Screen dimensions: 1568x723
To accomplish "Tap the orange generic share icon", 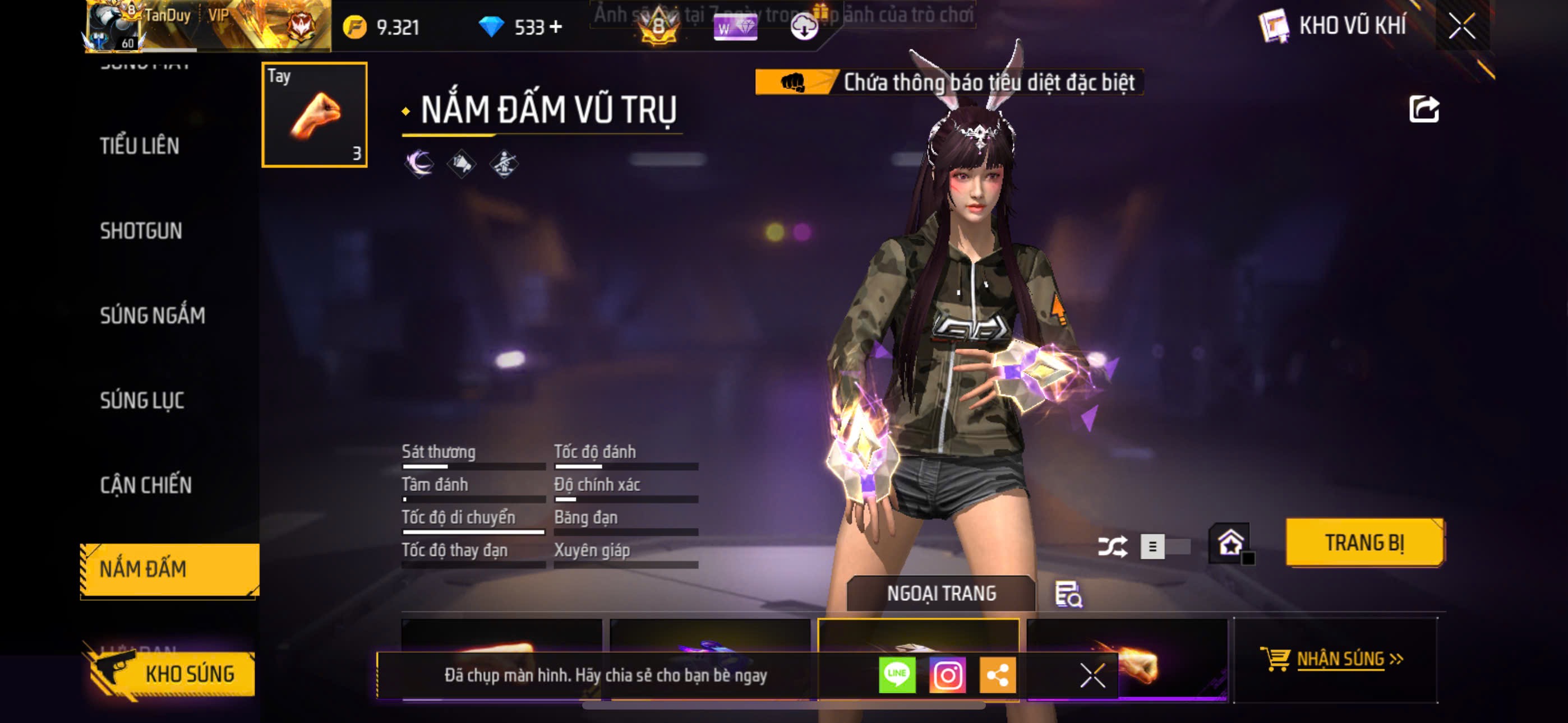I will click(997, 675).
